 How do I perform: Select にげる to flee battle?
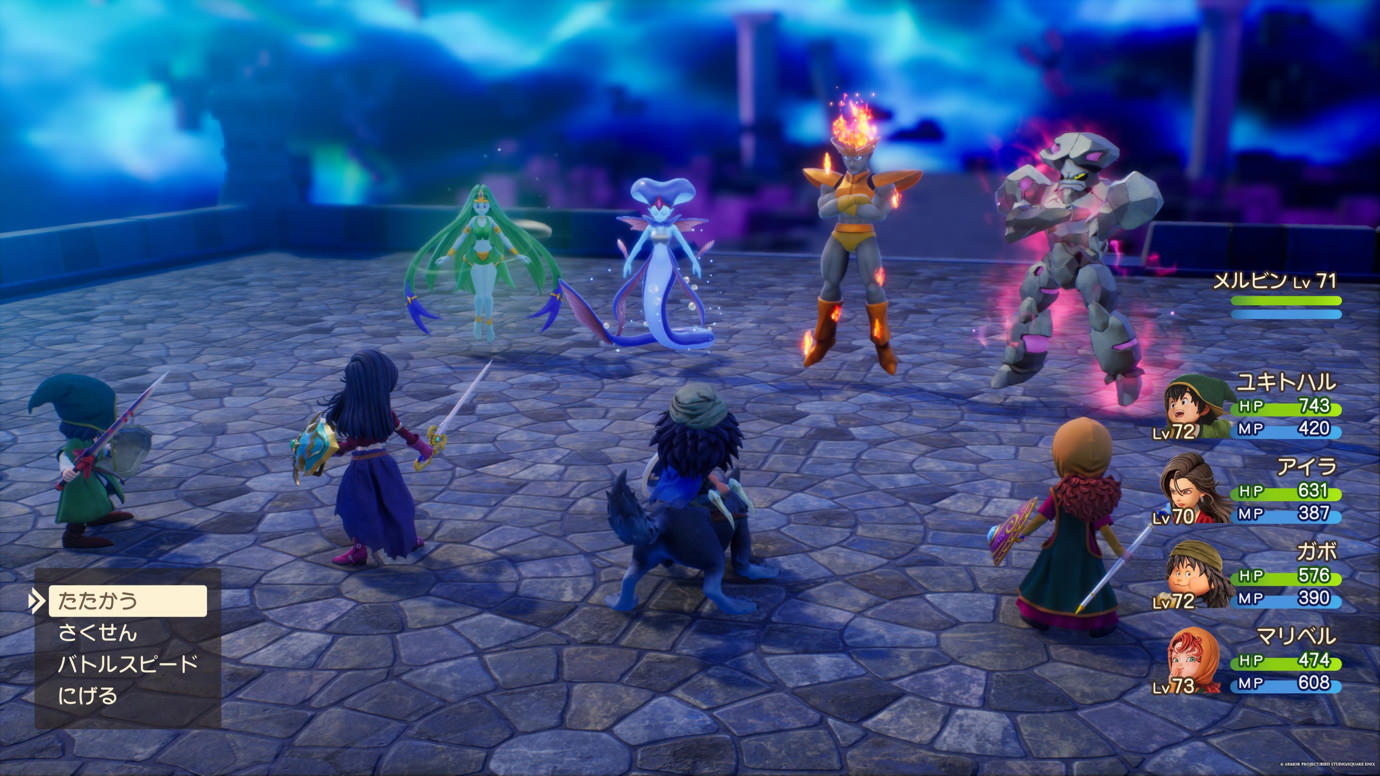(88, 696)
